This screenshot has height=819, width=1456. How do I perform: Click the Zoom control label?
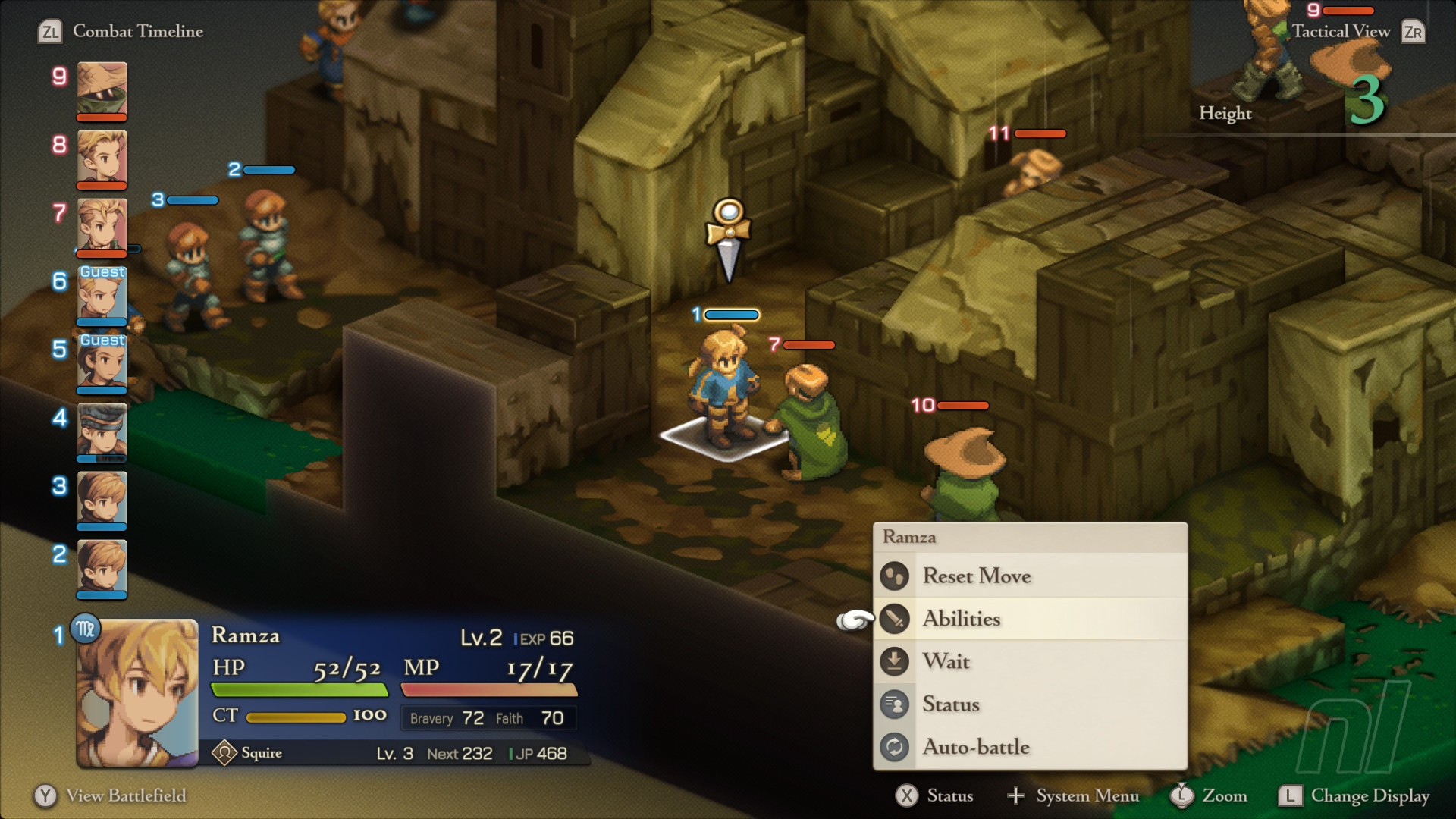tap(1224, 795)
